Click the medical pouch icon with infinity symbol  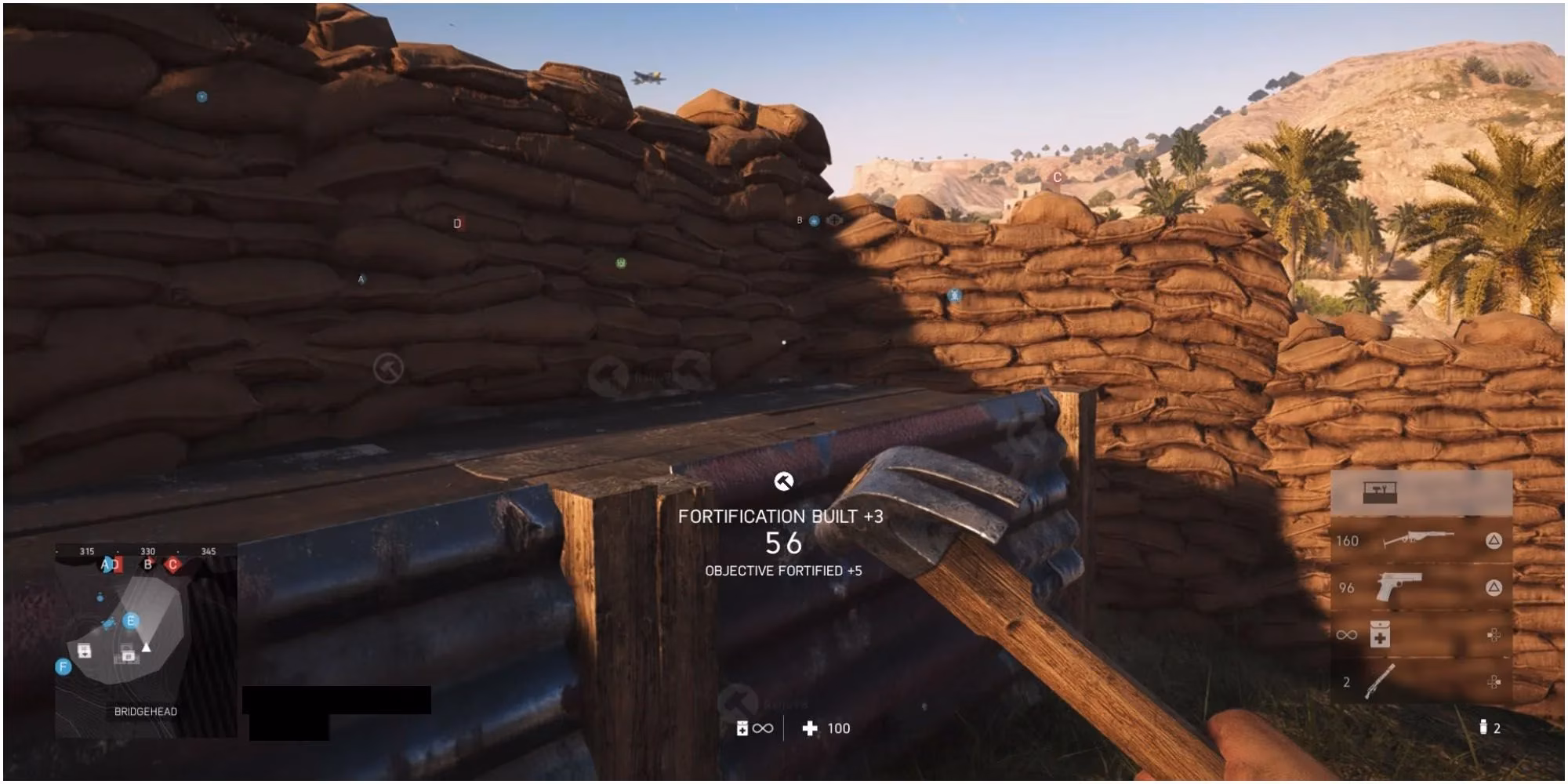click(1380, 633)
